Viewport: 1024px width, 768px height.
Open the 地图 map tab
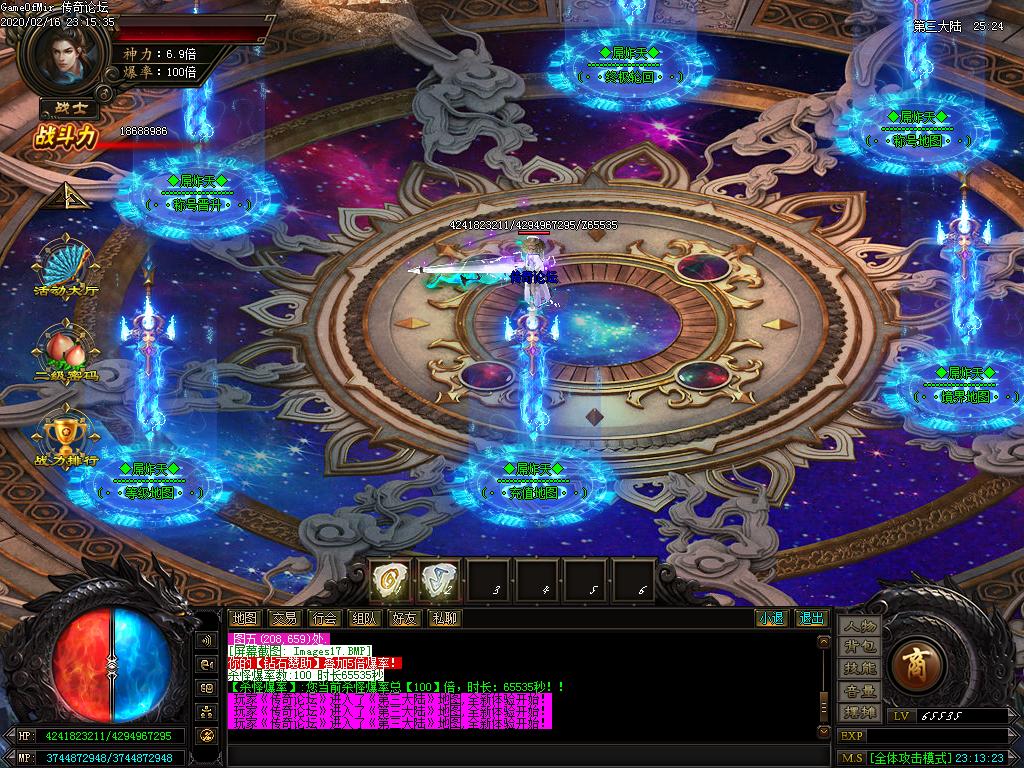point(244,619)
